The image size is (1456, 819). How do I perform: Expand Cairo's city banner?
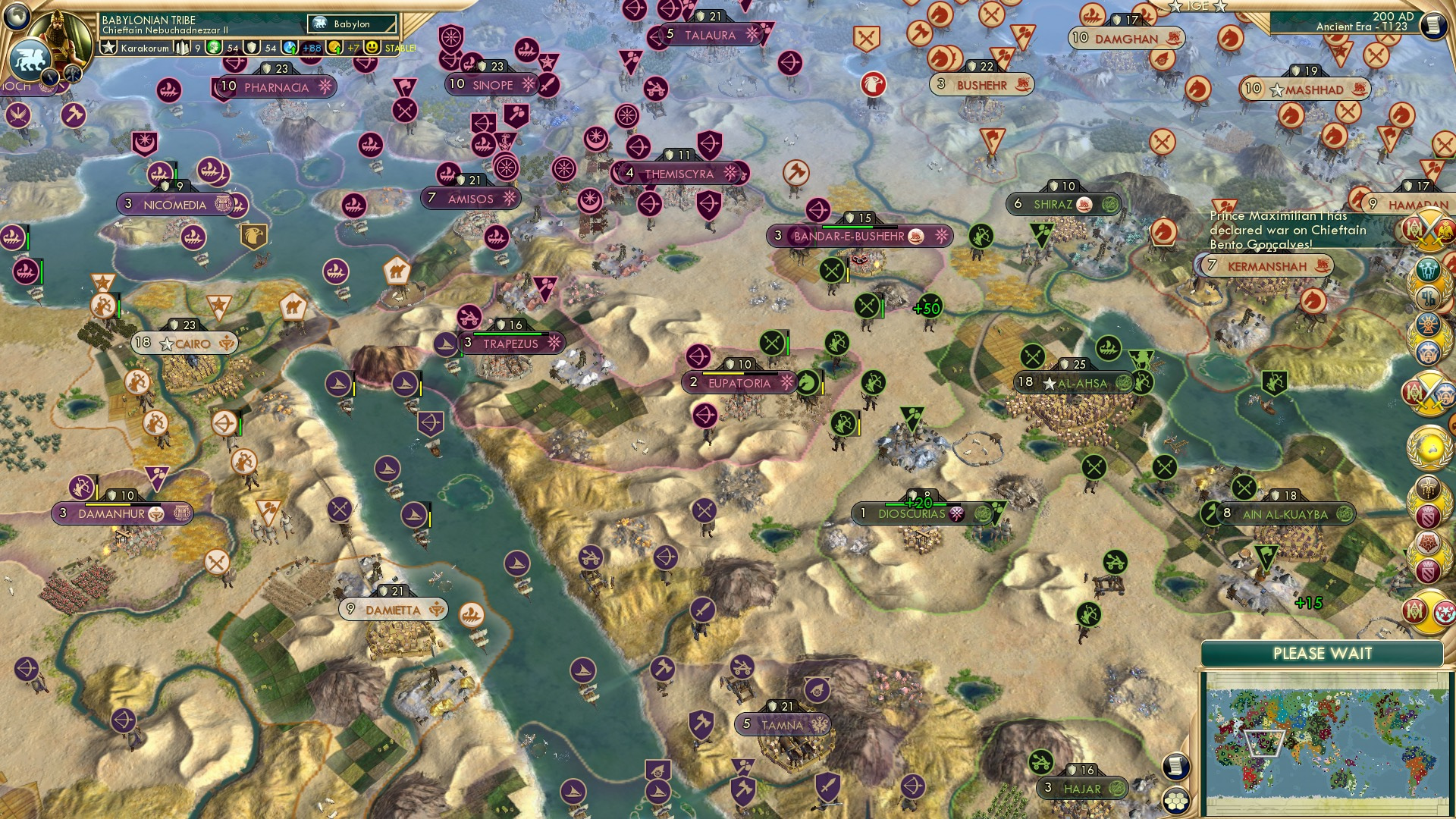(184, 343)
